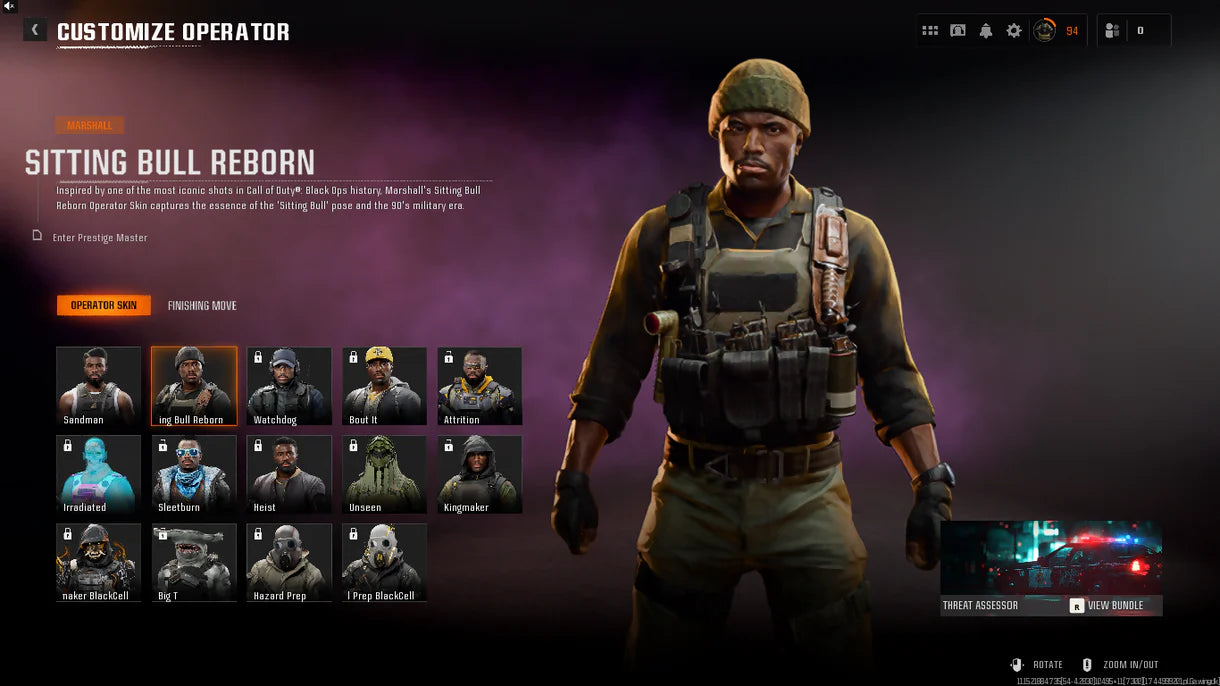This screenshot has height=686, width=1220.
Task: Pick the Bout It operator skin
Action: coord(384,386)
